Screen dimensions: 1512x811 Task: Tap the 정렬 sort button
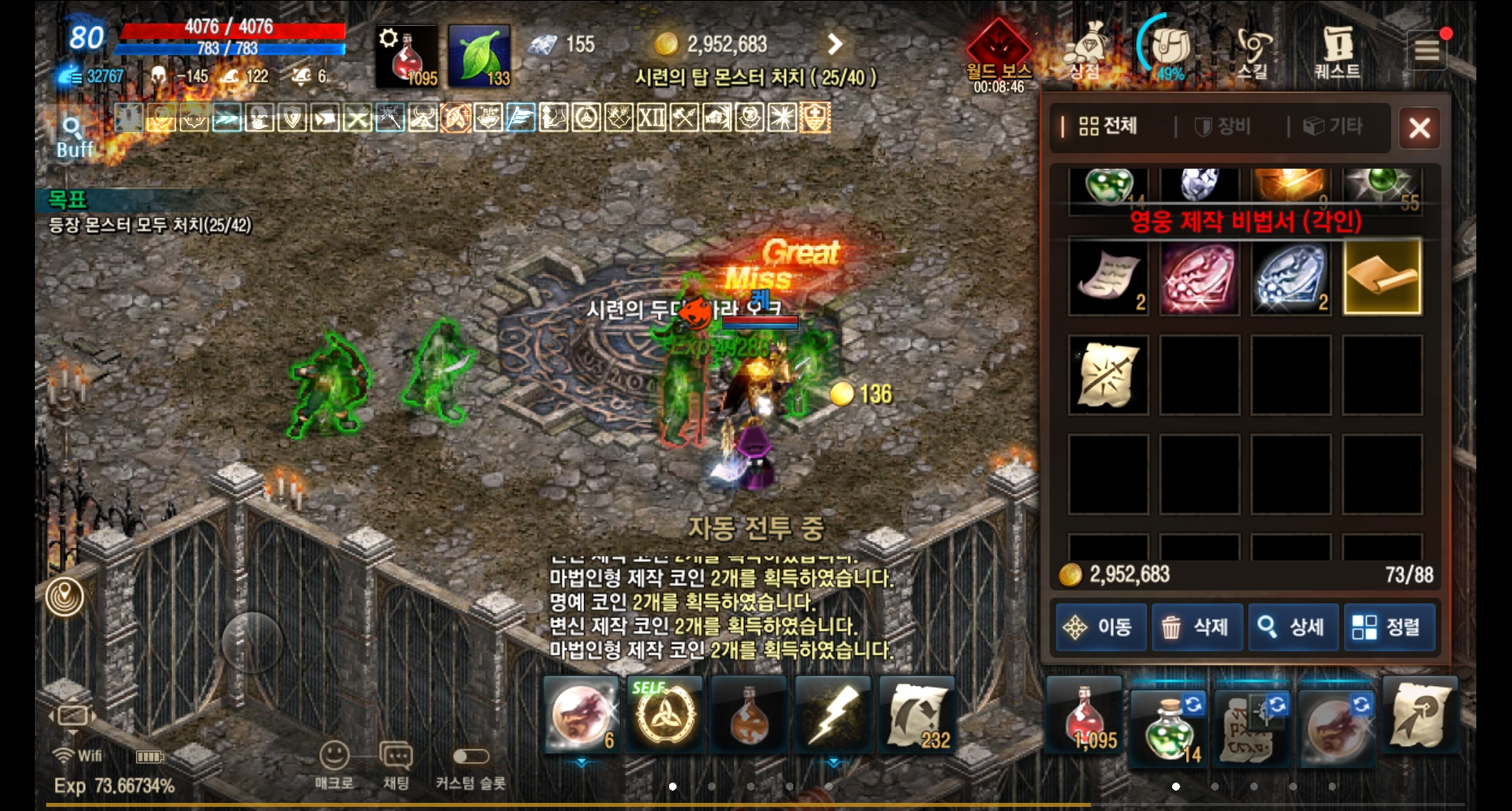click(1390, 627)
